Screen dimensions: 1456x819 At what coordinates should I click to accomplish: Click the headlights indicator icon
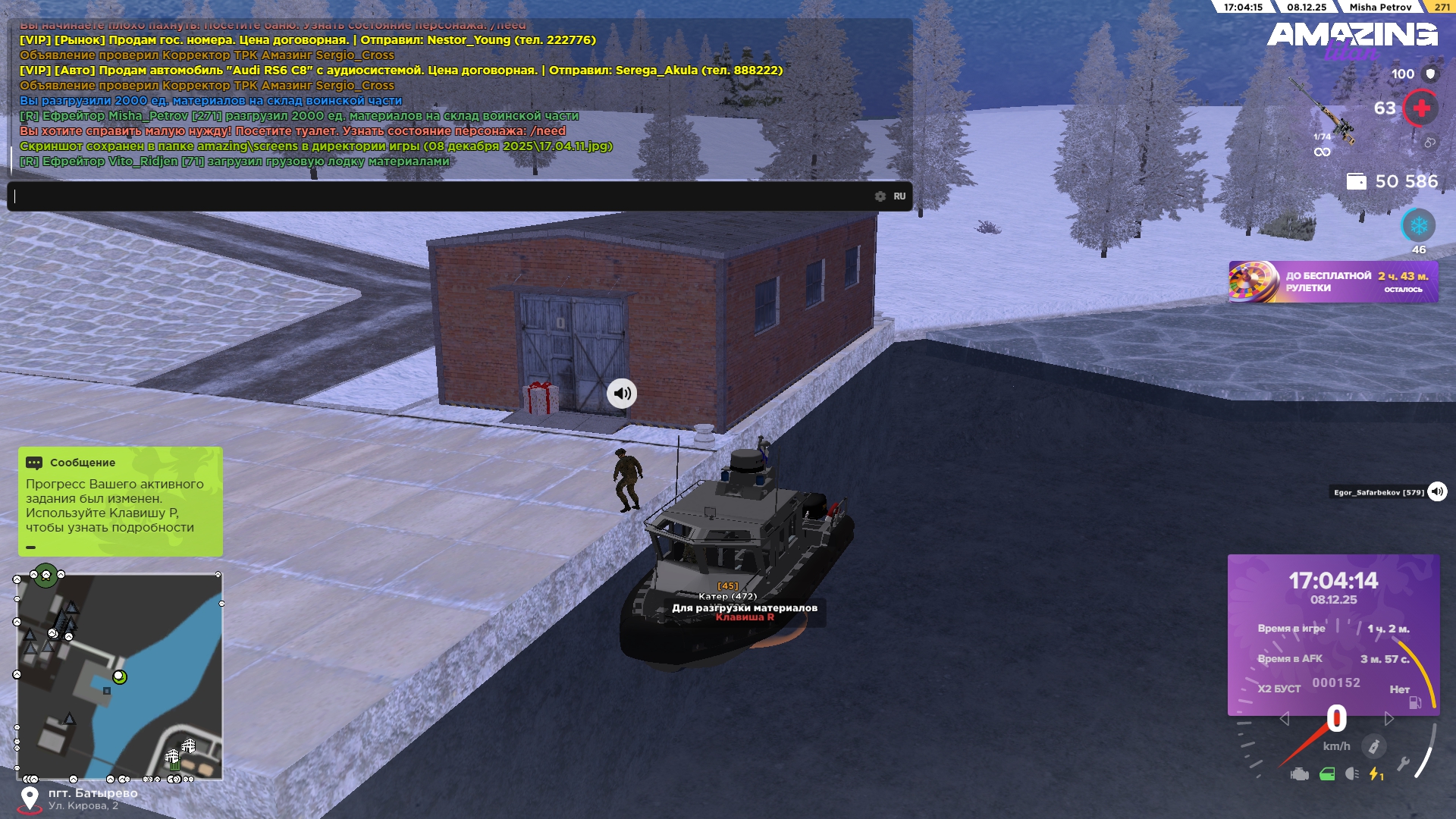(x=1351, y=774)
